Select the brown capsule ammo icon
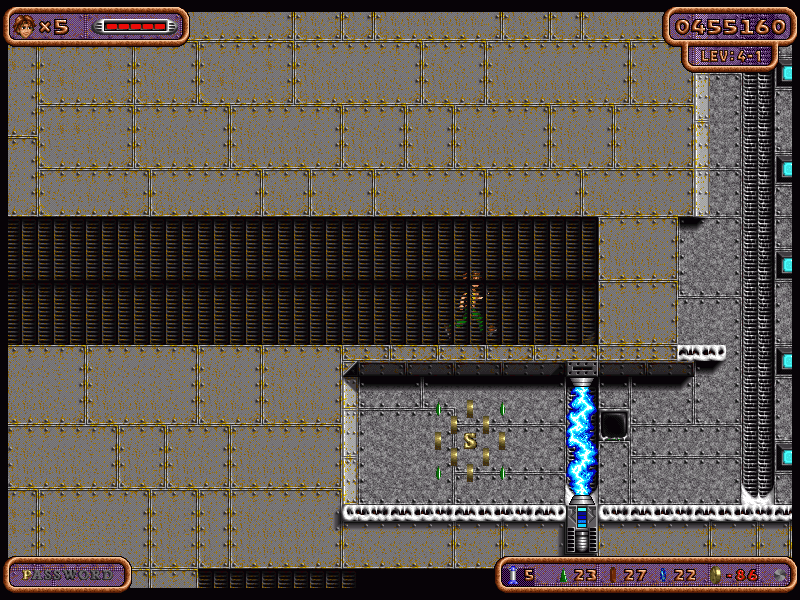Screen dimensions: 800x600 click(x=614, y=575)
